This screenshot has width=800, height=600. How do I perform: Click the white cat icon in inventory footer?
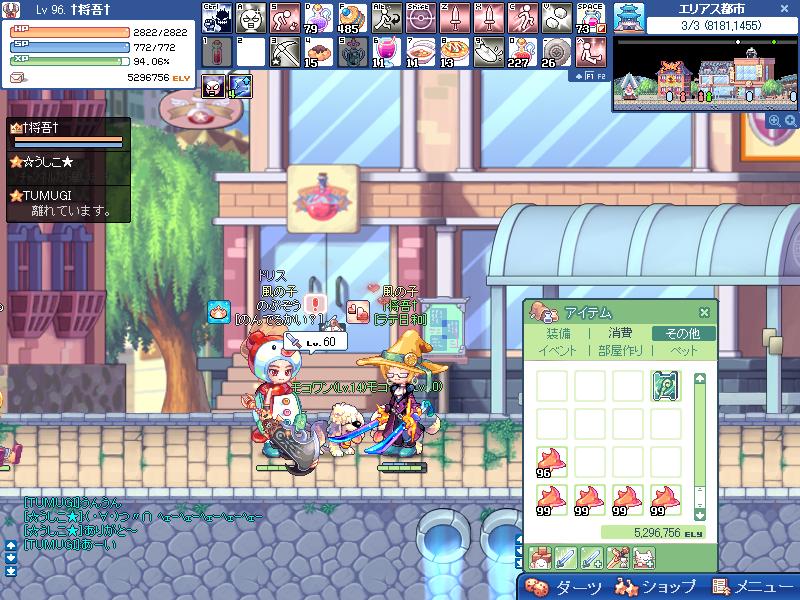[x=645, y=557]
